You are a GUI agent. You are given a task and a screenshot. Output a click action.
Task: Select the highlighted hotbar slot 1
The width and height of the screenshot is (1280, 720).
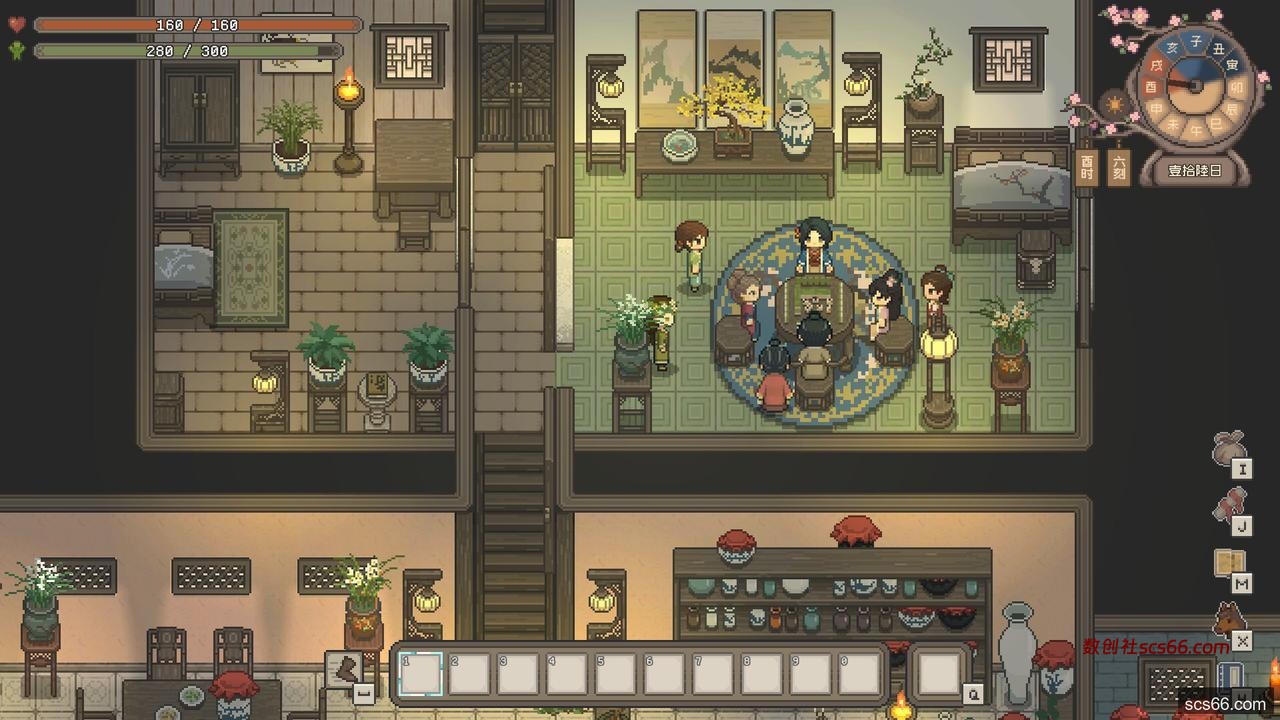(x=420, y=673)
